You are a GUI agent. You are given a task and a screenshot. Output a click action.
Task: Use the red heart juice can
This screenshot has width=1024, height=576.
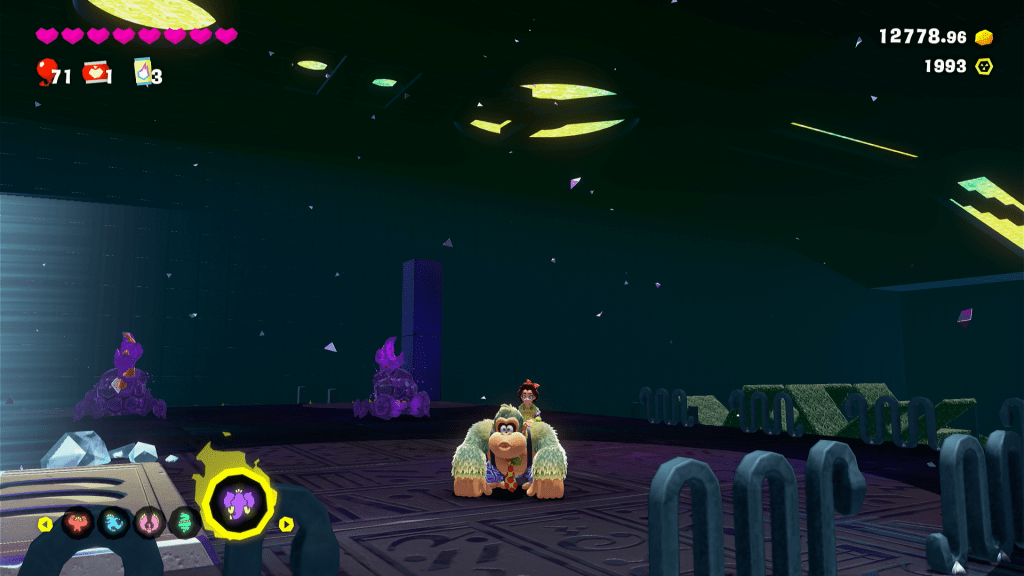click(97, 72)
